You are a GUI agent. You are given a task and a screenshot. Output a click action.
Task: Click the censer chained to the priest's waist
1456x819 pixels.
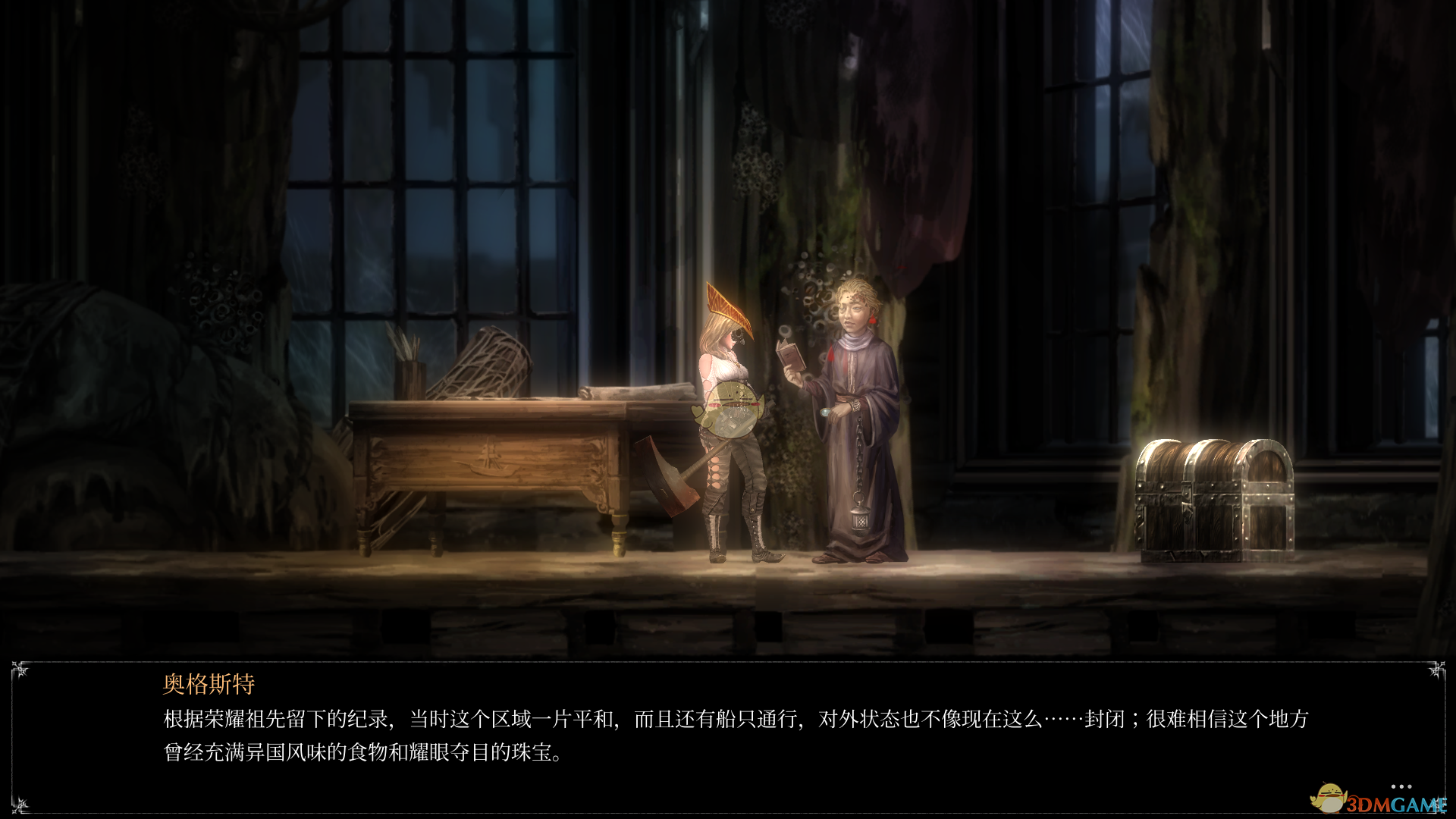859,519
